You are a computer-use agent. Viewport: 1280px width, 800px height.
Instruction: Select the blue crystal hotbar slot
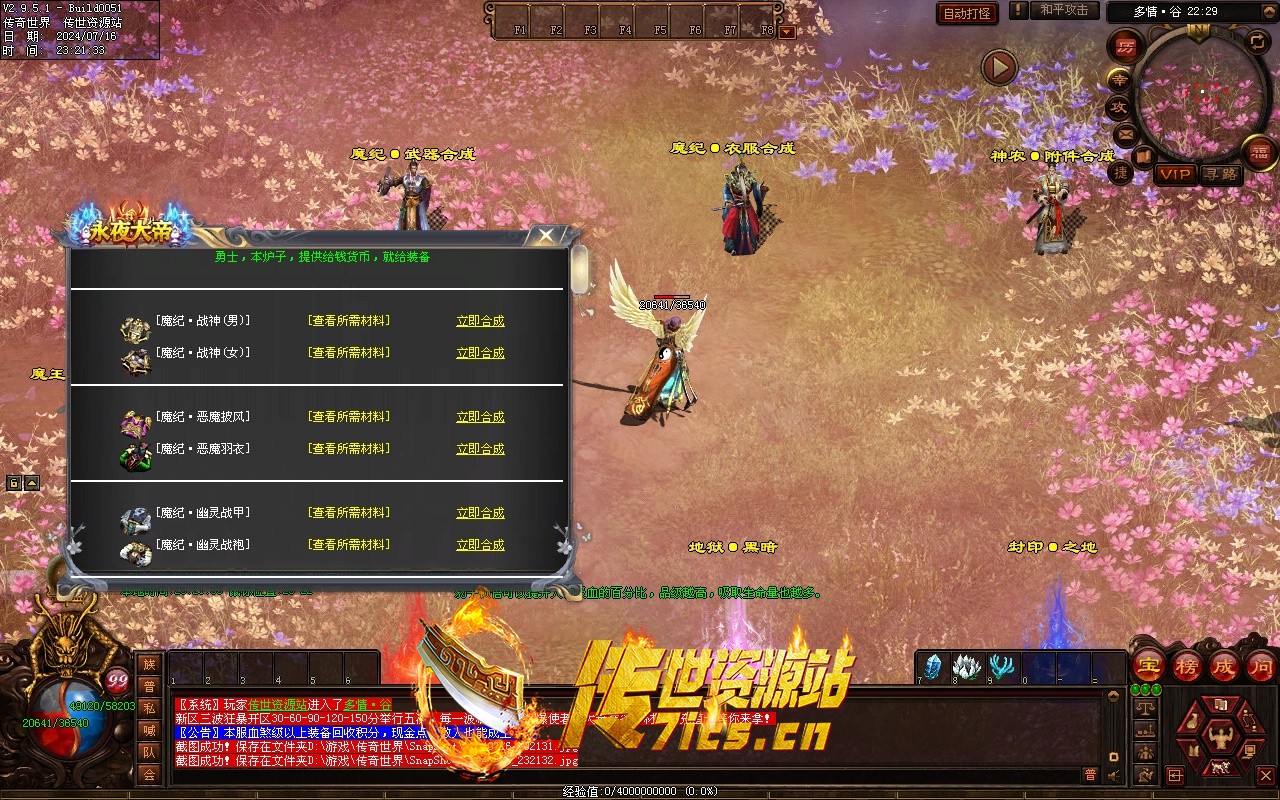click(933, 667)
